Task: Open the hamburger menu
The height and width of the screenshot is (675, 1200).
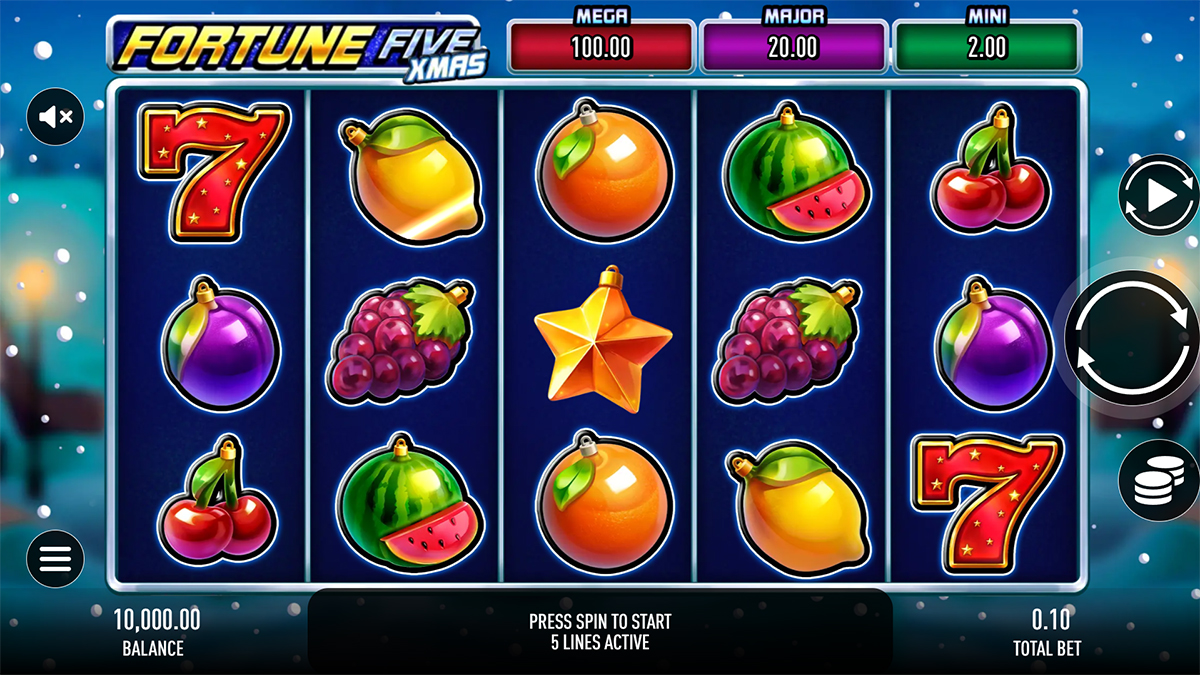Action: (55, 558)
